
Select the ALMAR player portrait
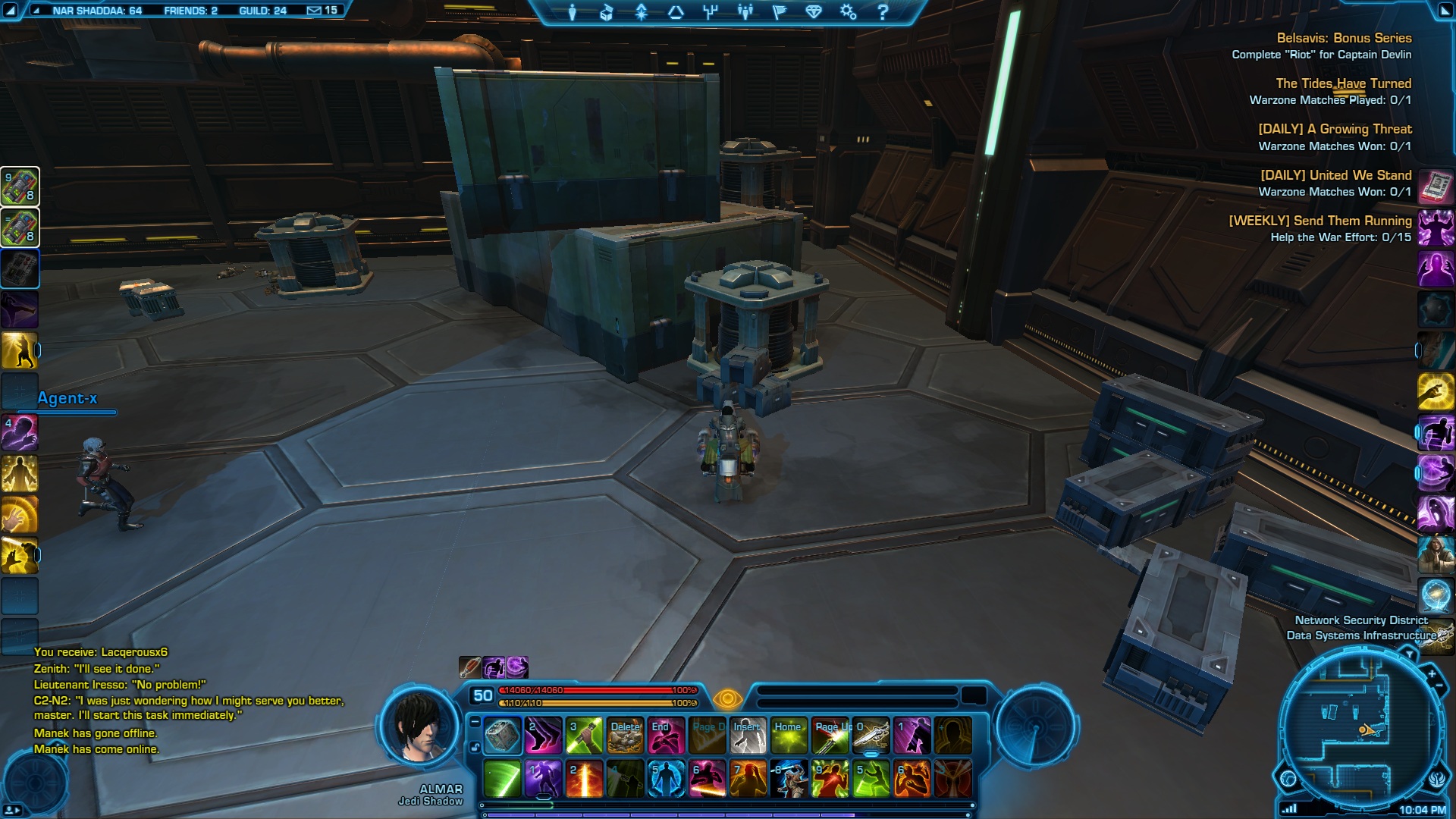(420, 729)
